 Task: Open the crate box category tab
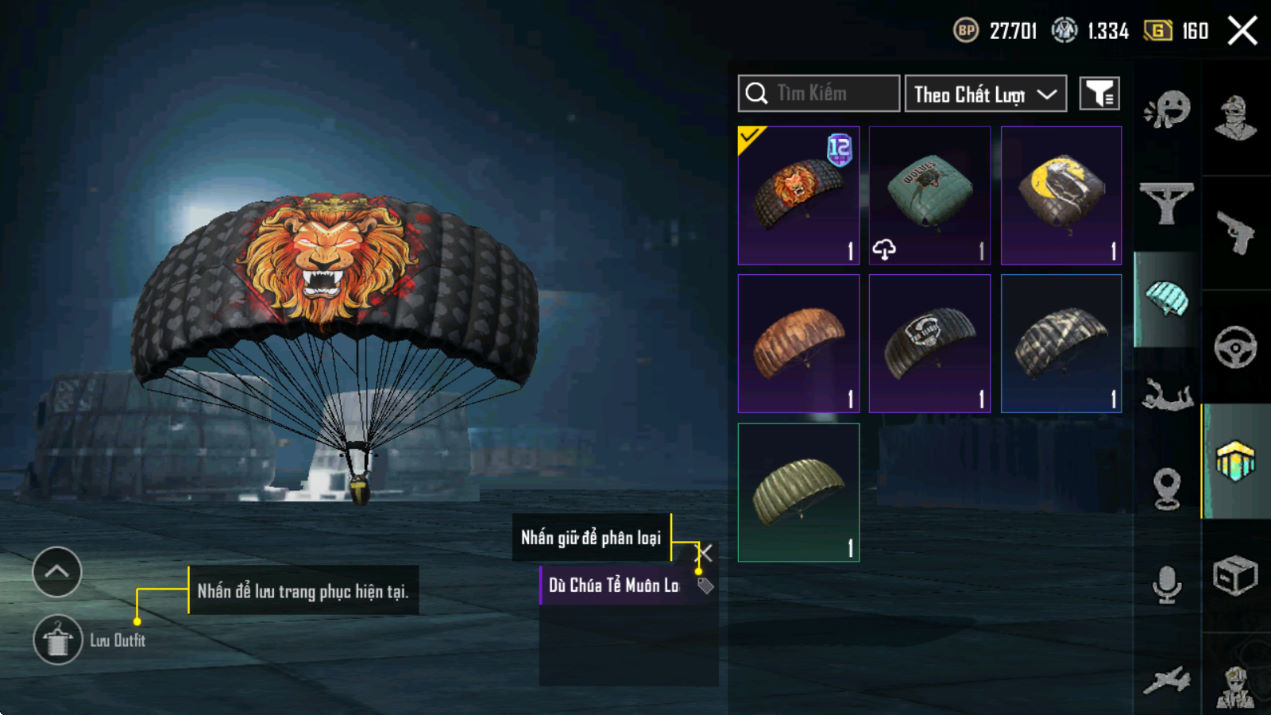(x=1236, y=576)
